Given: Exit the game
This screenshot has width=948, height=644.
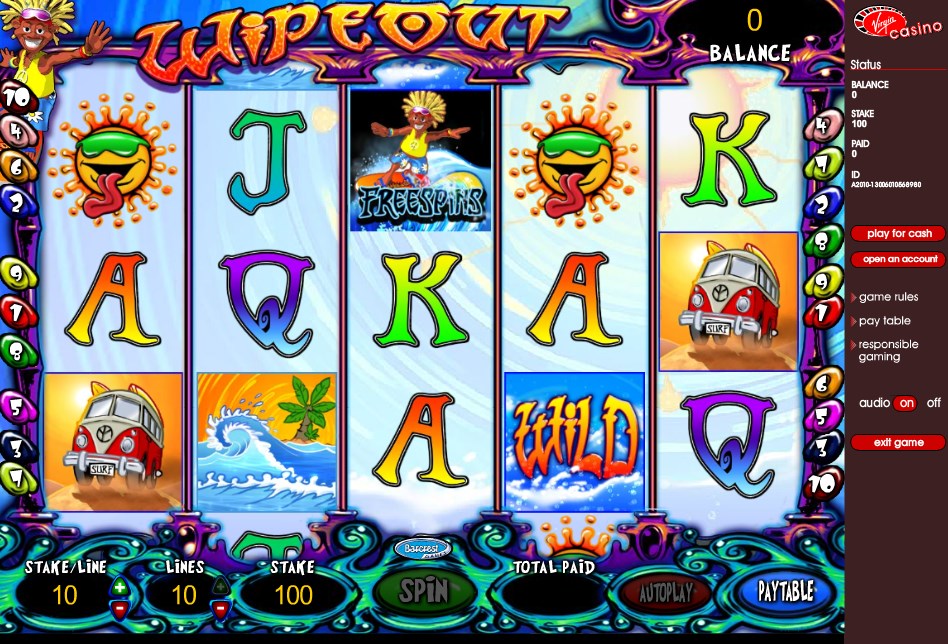Looking at the screenshot, I should click(x=898, y=442).
